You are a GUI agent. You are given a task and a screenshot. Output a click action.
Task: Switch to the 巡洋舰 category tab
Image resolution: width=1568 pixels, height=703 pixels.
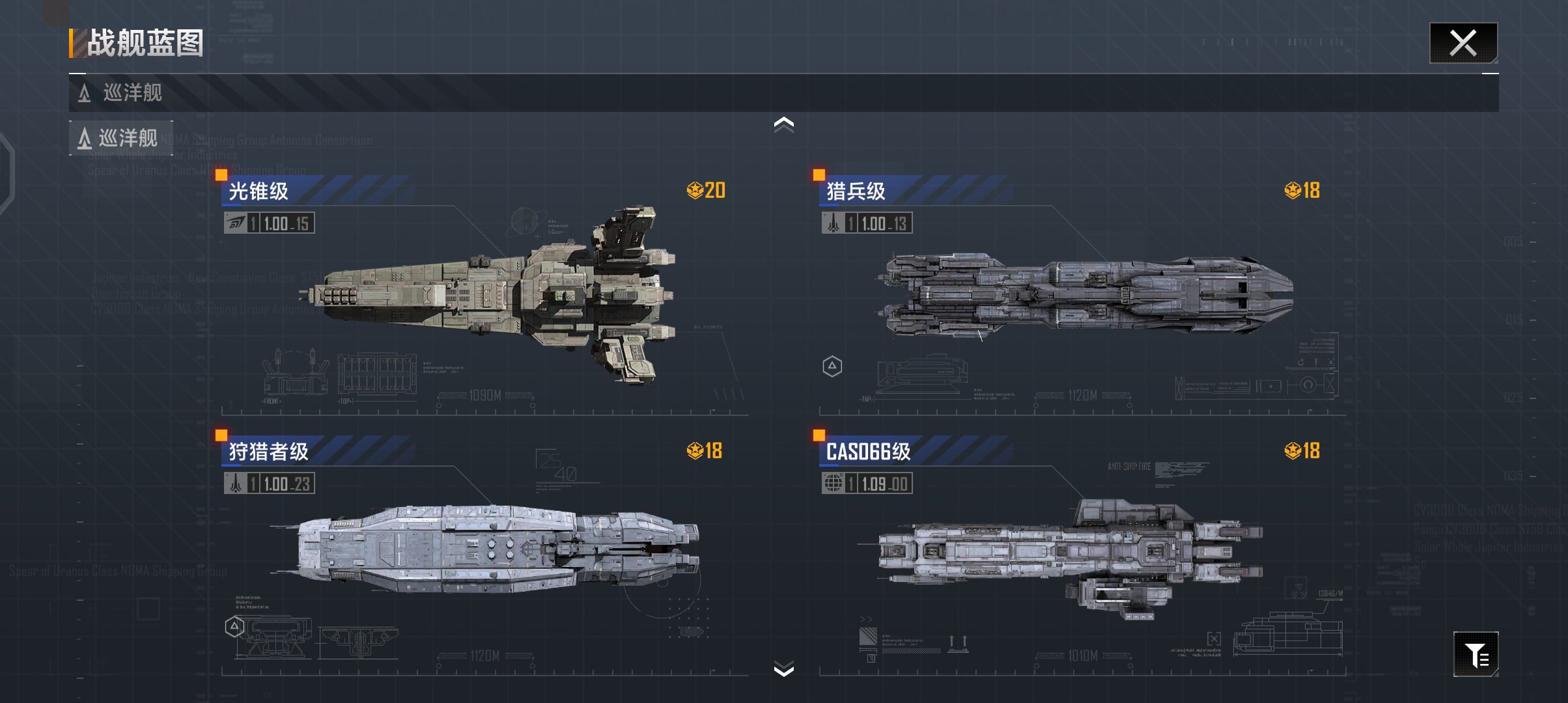[120, 138]
